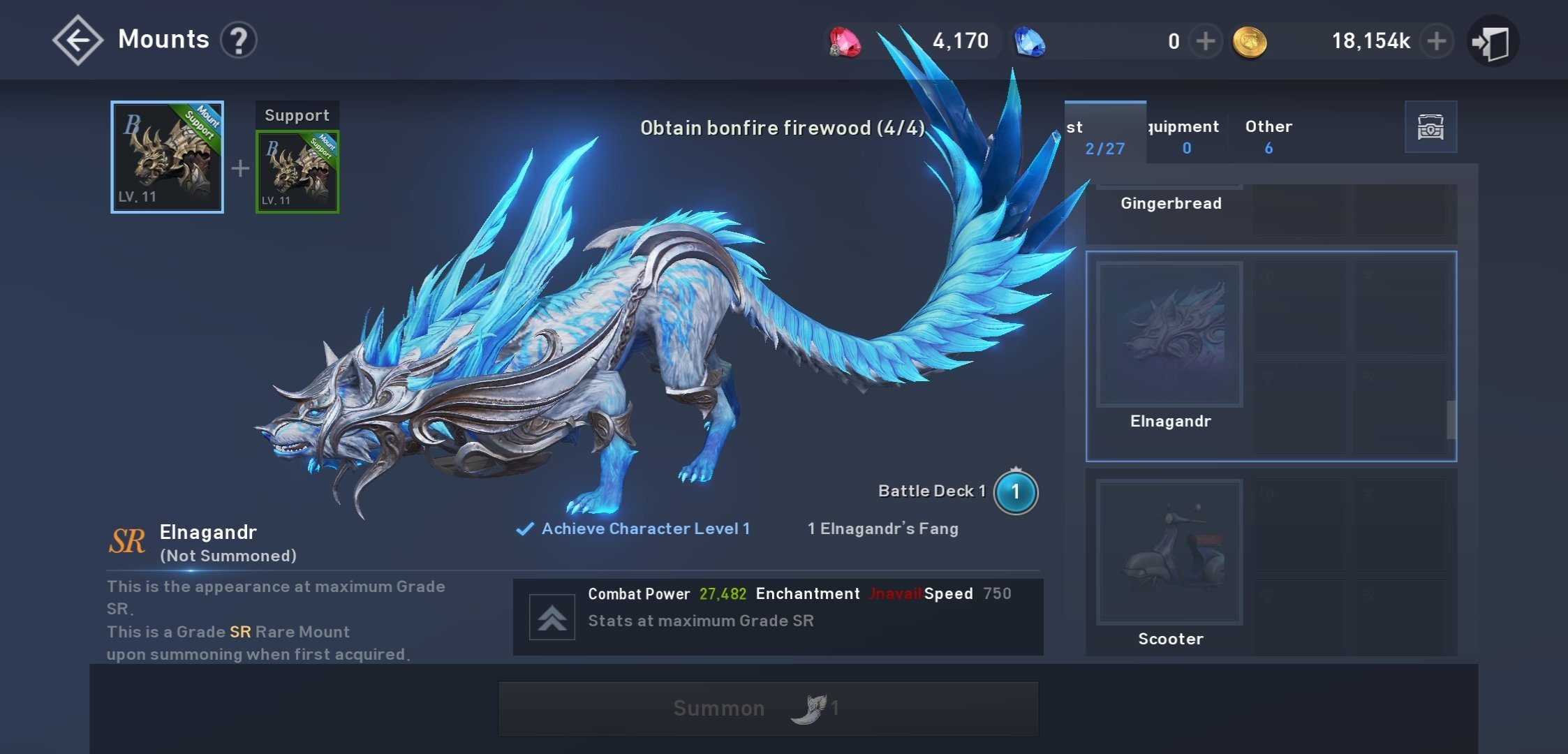This screenshot has height=754, width=1568.
Task: Select the Elnagandr mount thumbnail
Action: pyautogui.click(x=1169, y=335)
